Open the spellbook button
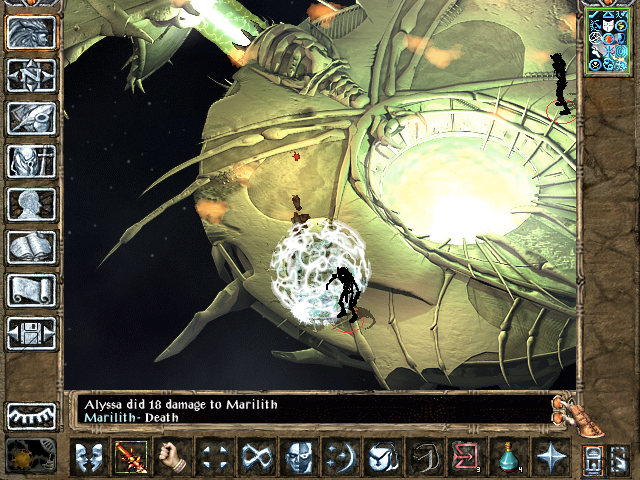 click(31, 247)
